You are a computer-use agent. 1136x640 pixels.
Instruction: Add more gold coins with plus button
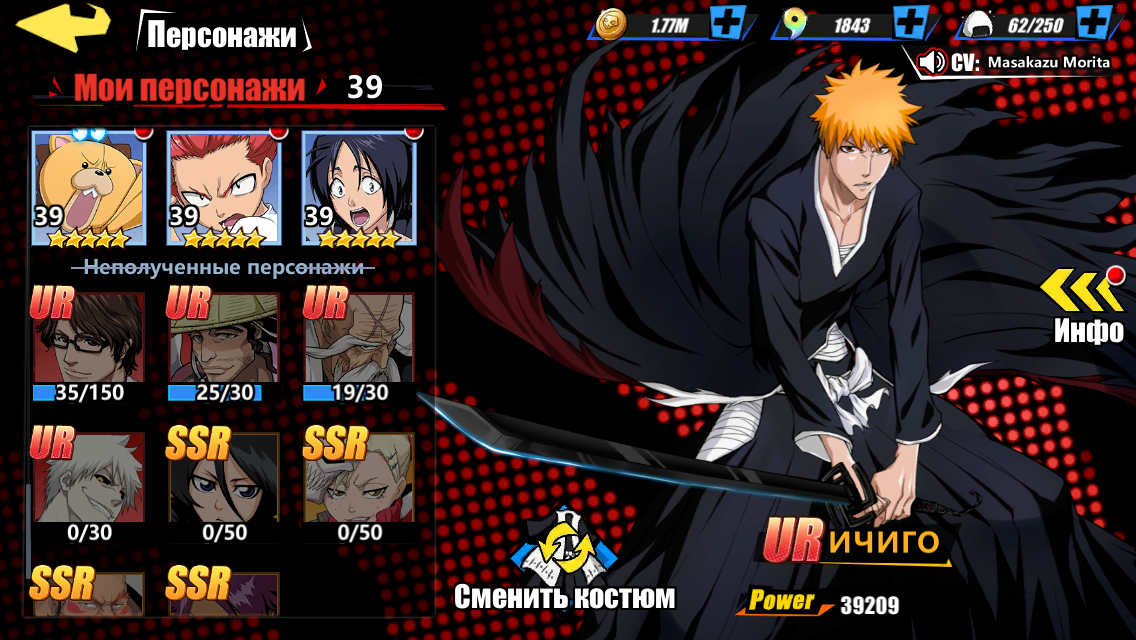(727, 24)
